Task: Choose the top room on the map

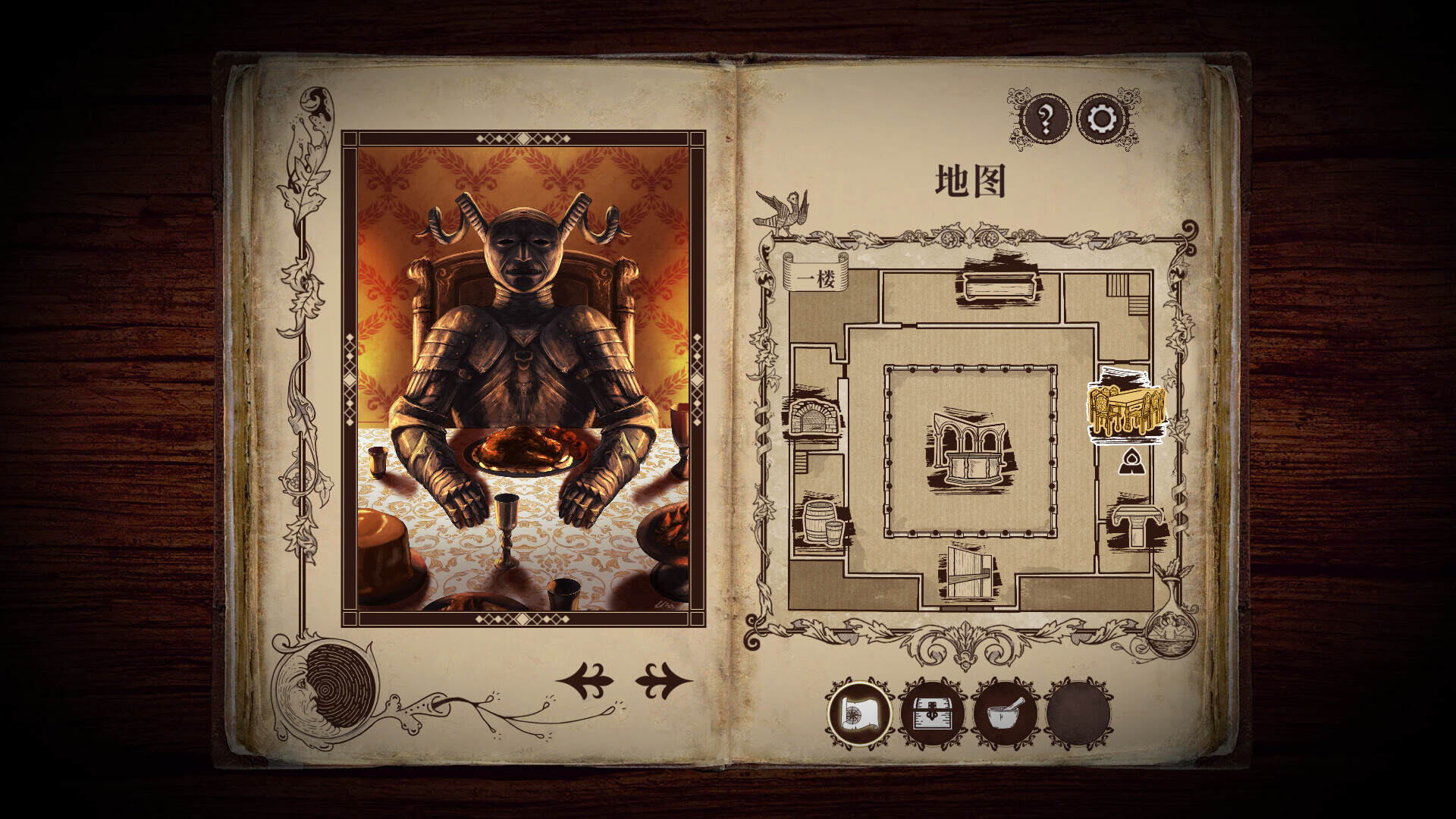Action: coord(998,286)
